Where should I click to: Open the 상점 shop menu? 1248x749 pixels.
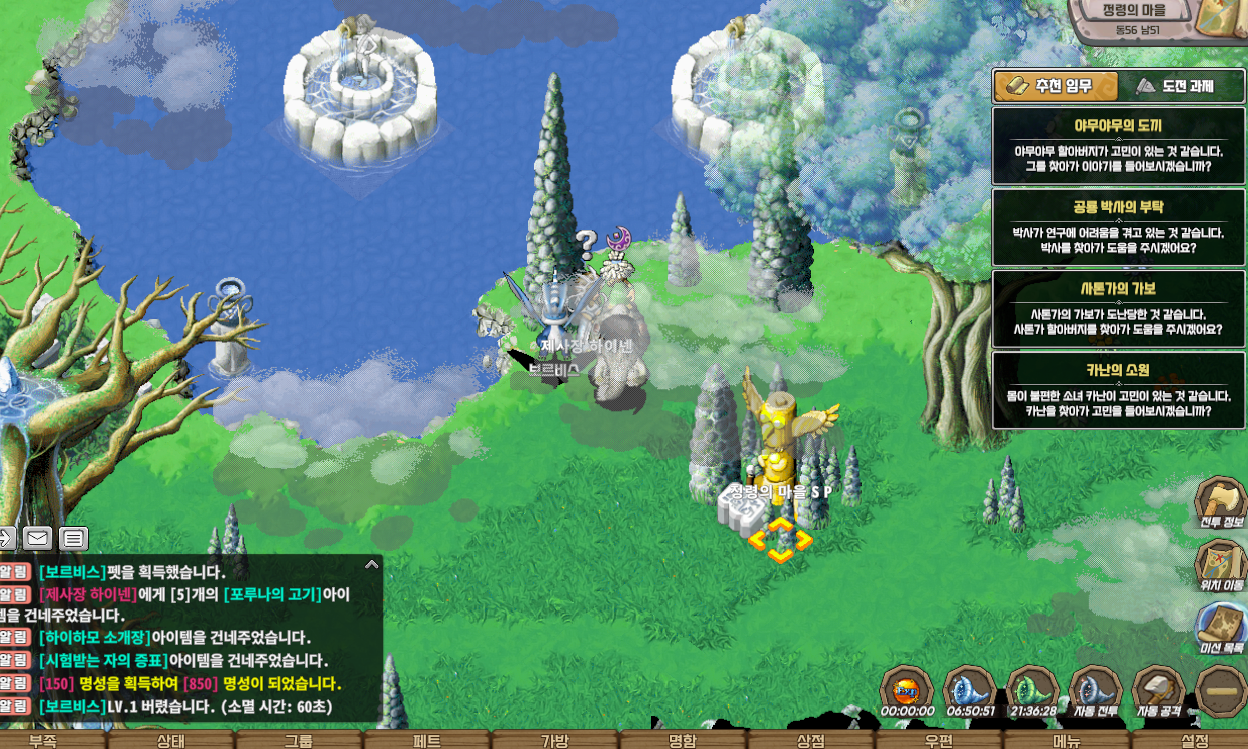(811, 741)
